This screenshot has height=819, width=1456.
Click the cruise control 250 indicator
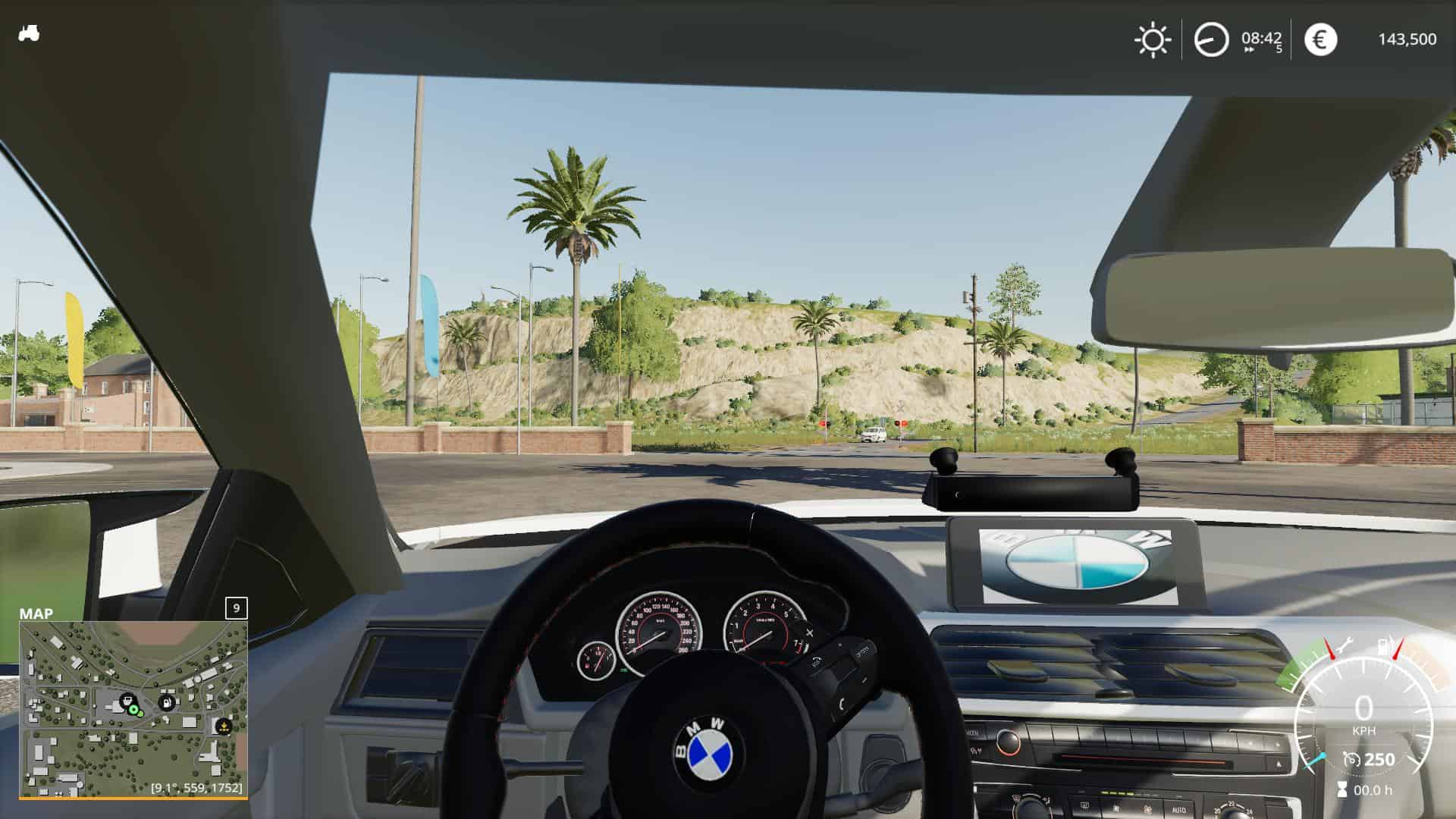pyautogui.click(x=1370, y=759)
